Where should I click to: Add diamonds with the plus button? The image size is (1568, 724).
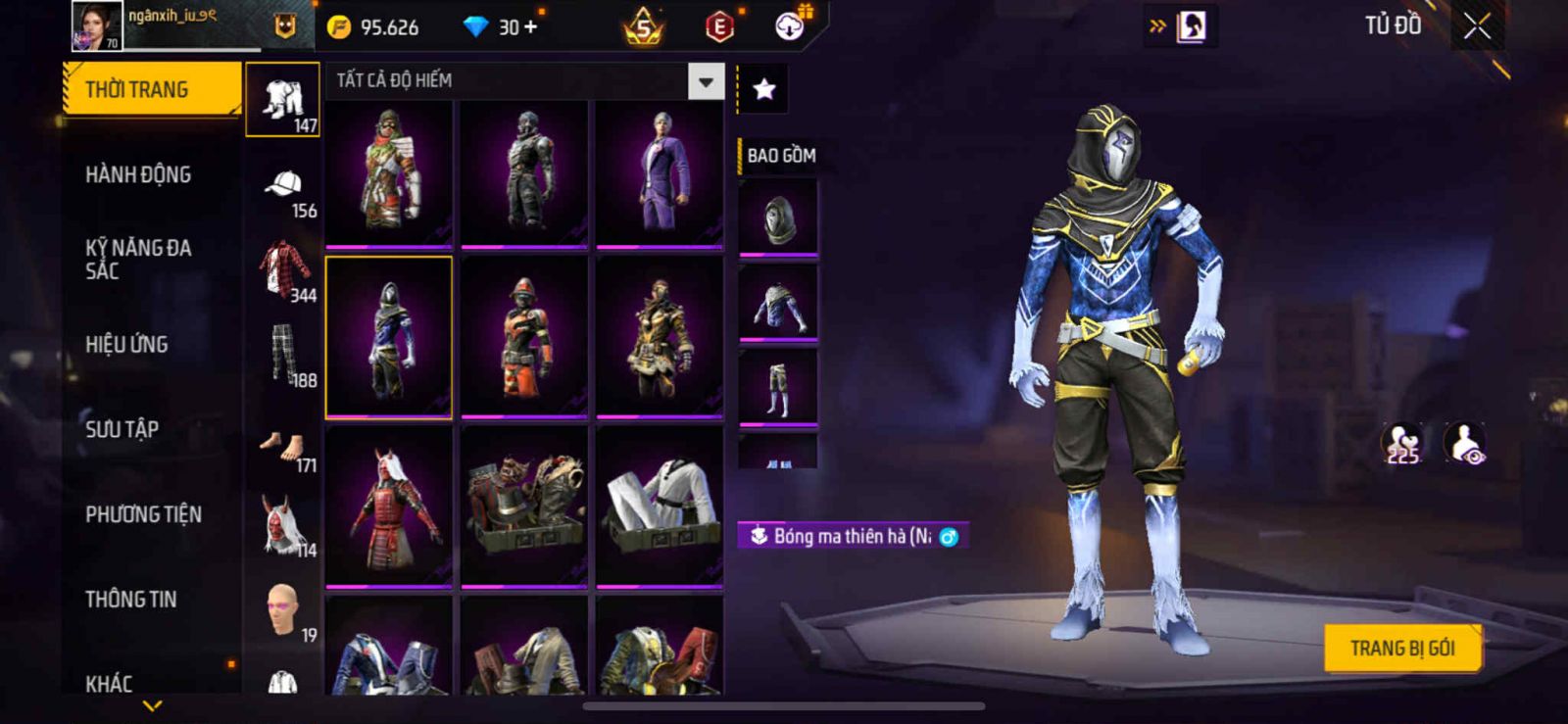[x=530, y=27]
